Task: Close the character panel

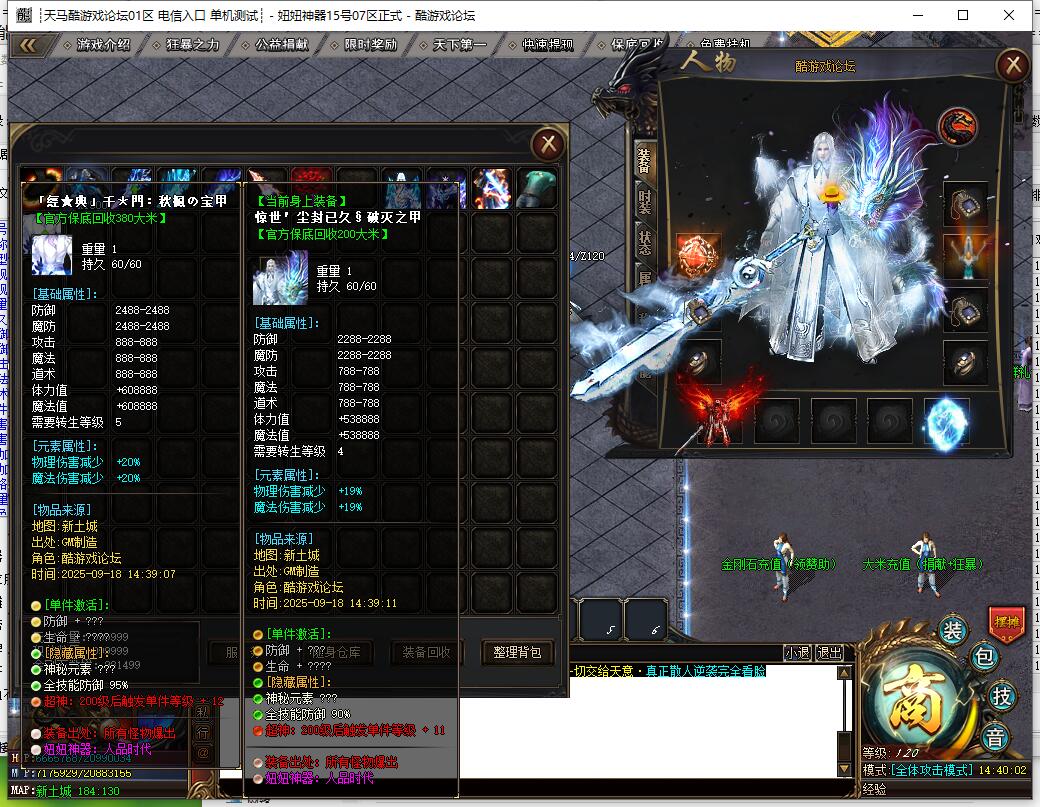Action: 1013,66
